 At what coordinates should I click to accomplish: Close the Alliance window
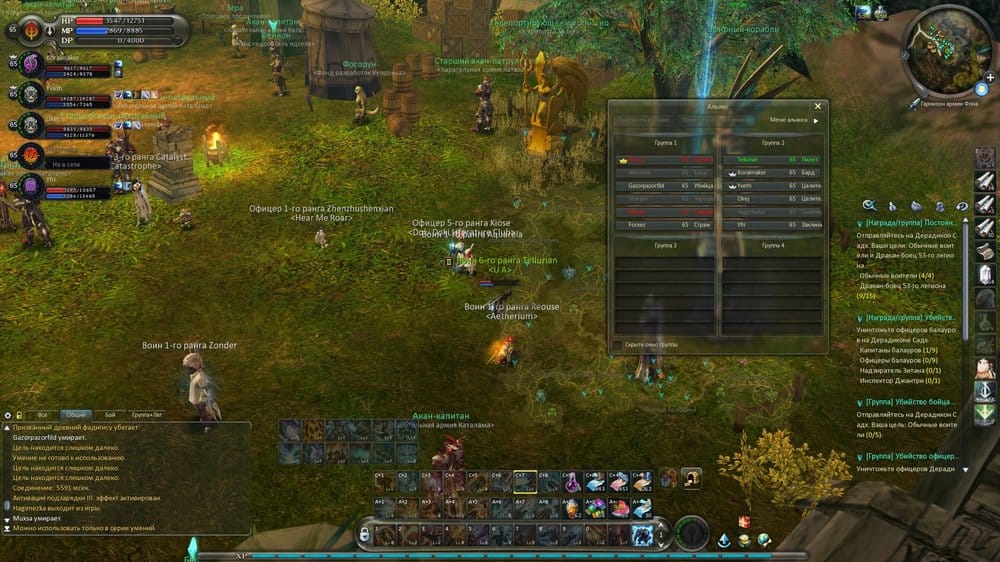click(817, 106)
